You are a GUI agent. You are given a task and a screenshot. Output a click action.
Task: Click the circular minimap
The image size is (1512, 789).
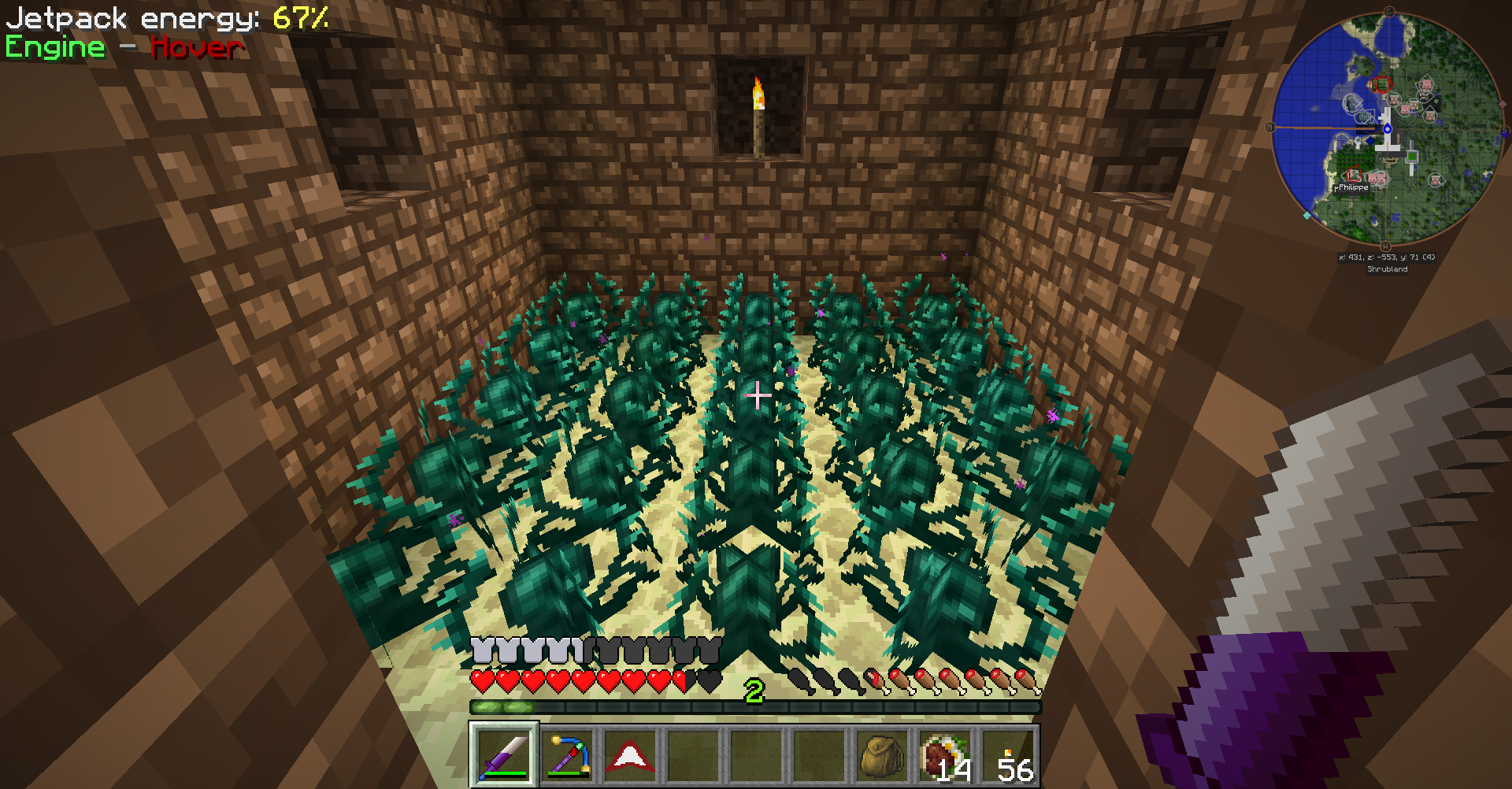click(1388, 130)
